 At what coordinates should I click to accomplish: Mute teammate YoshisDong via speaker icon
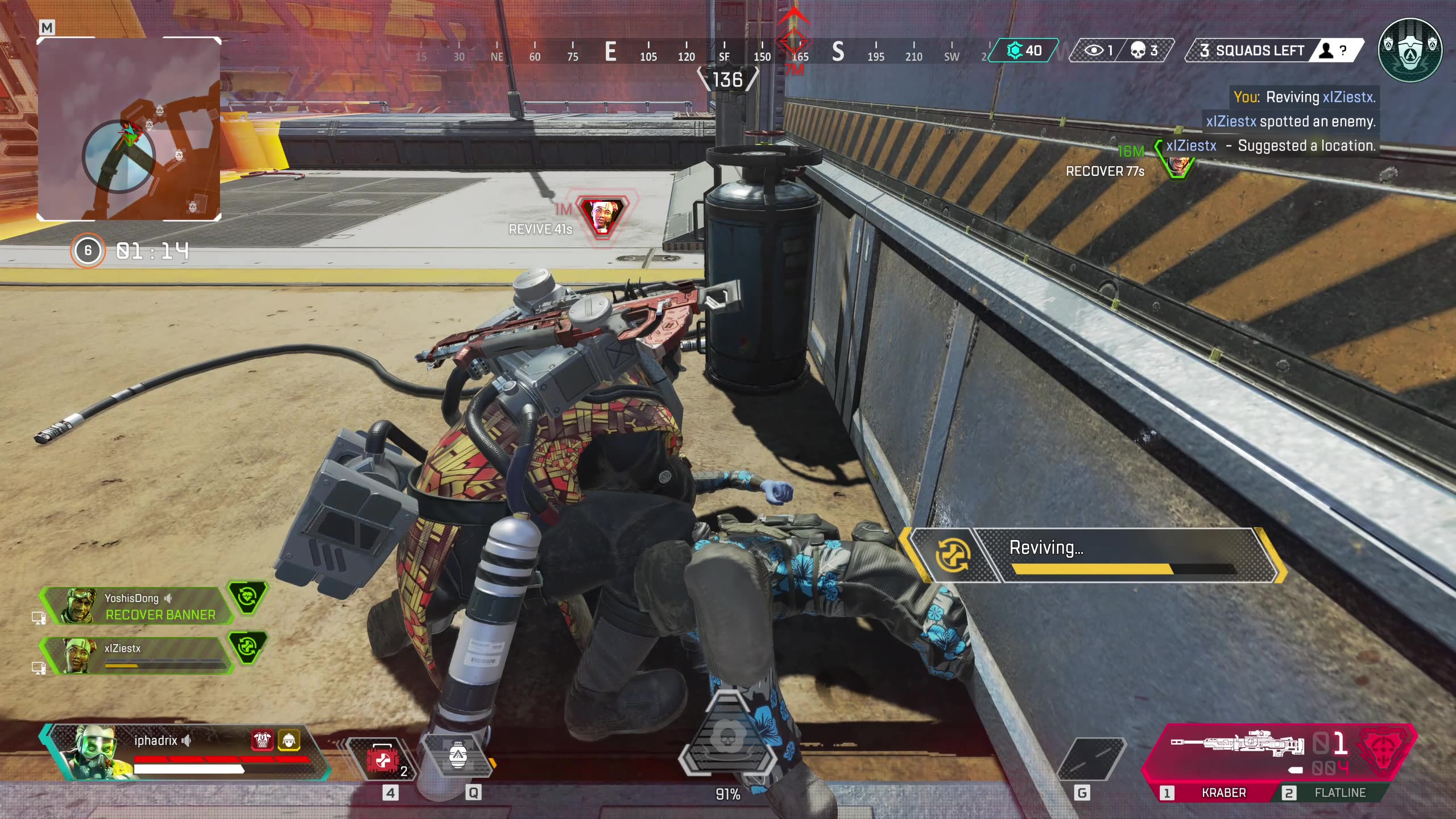tap(168, 599)
